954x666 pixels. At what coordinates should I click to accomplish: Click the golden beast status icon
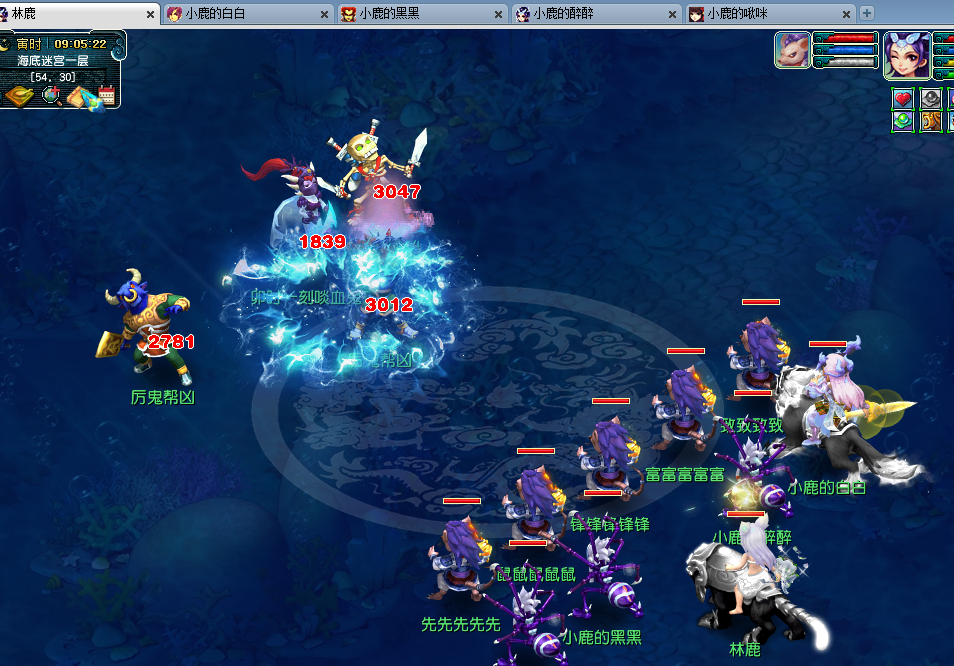click(x=931, y=121)
